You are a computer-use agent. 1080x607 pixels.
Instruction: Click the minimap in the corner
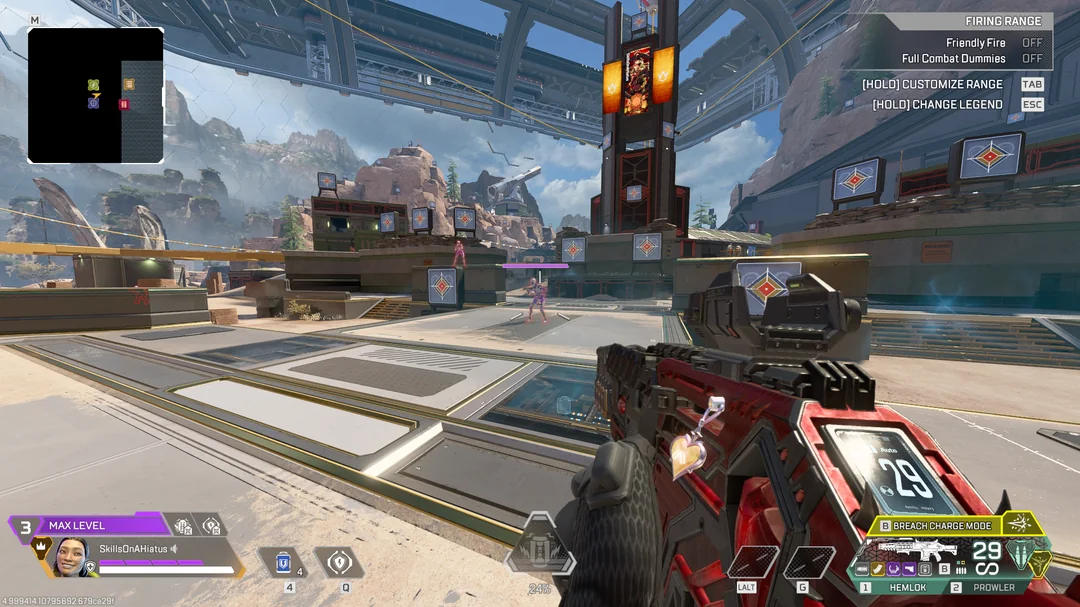coord(95,95)
